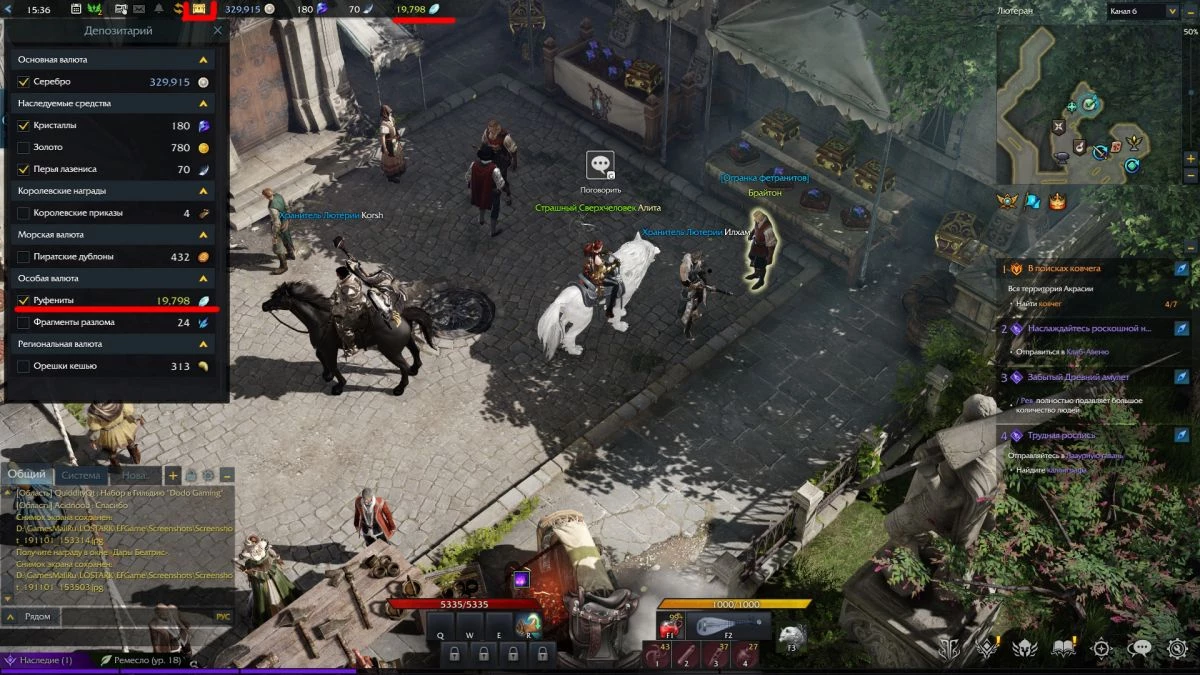Screen dimensions: 1200x675
Task: Select the В поисках ковчега quest tracker
Action: point(1070,269)
